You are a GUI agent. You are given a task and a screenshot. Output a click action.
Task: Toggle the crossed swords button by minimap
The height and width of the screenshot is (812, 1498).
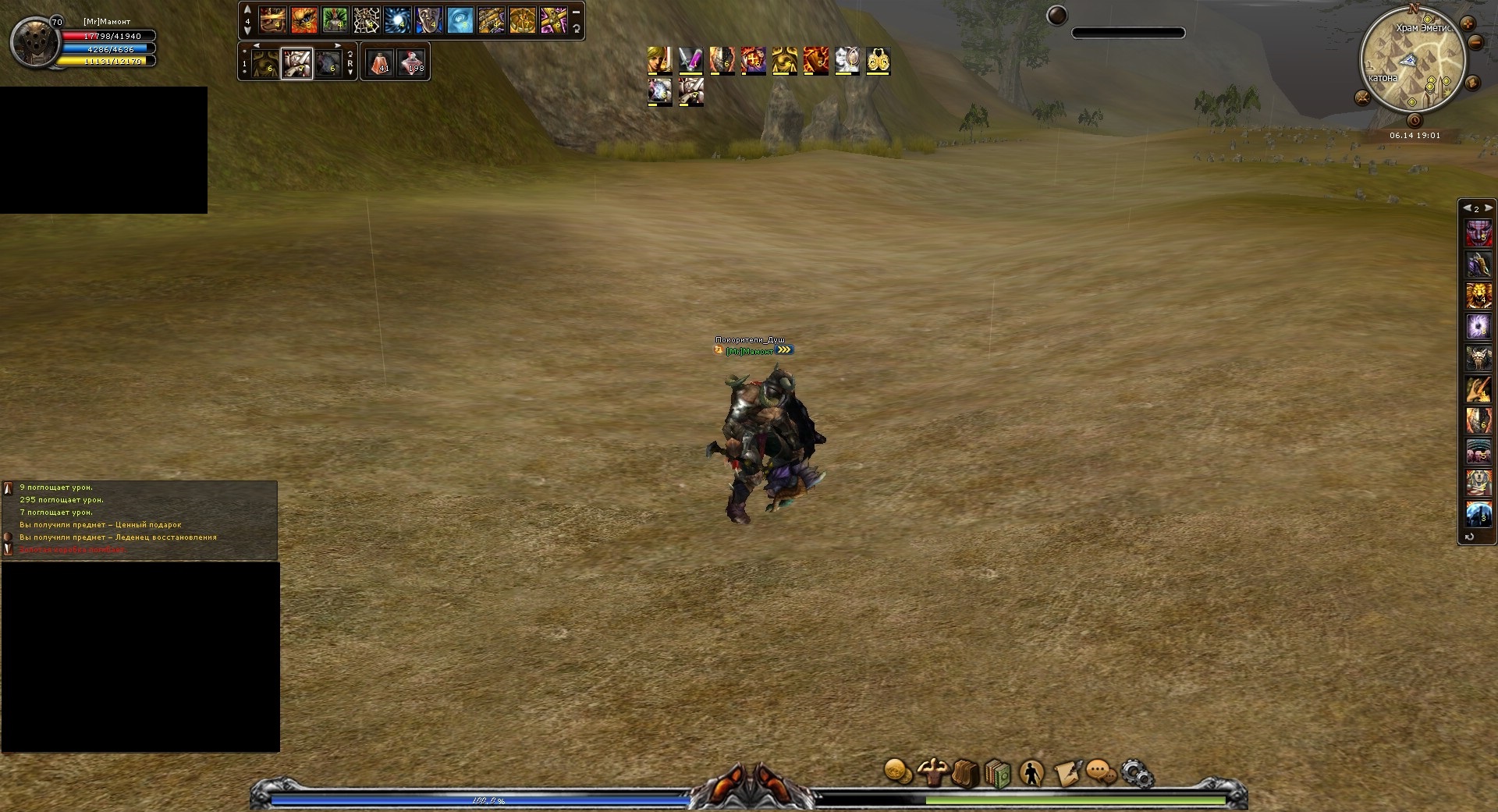tap(1362, 98)
